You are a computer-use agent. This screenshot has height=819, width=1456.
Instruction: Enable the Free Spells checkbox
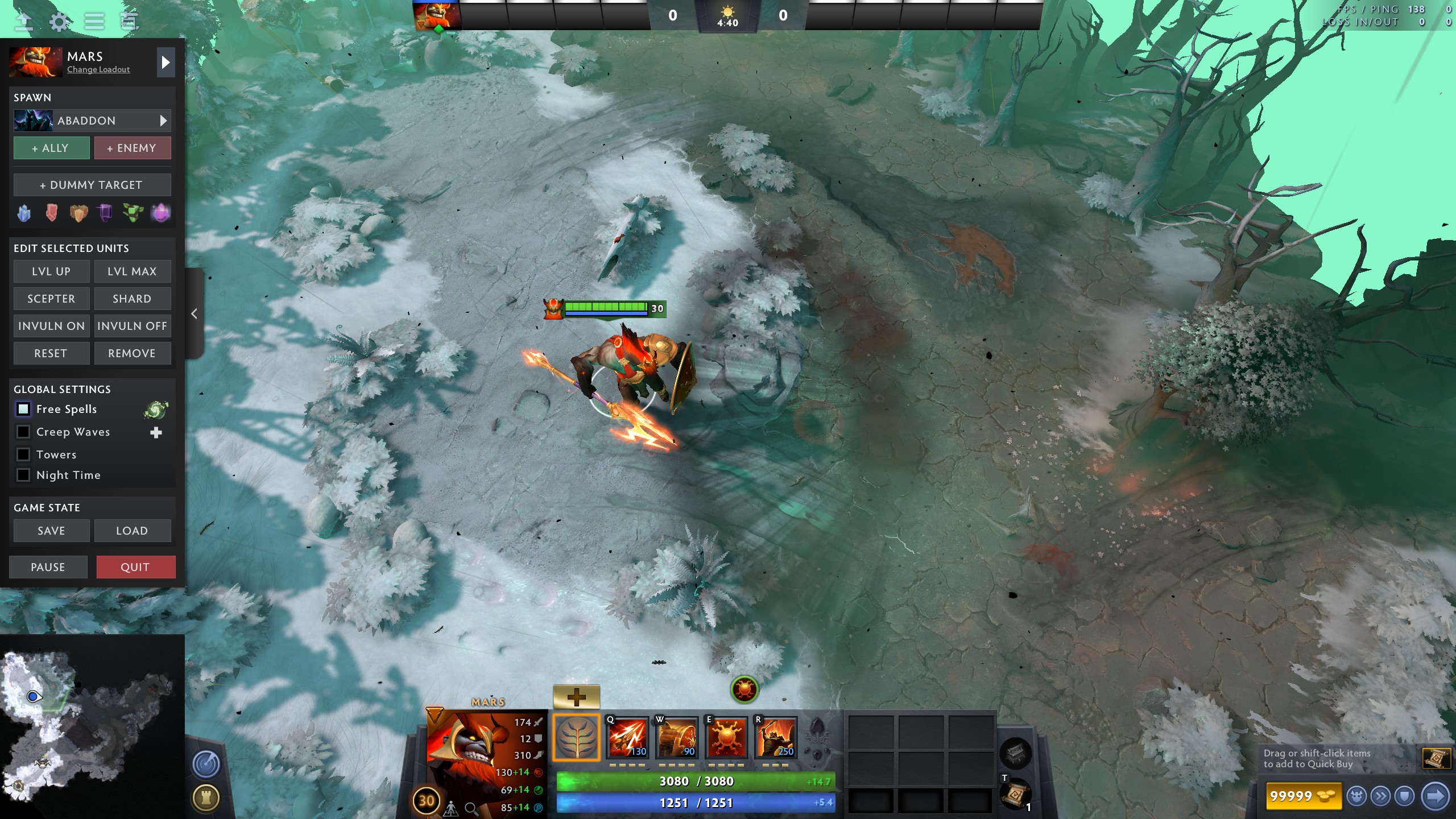pos(23,409)
